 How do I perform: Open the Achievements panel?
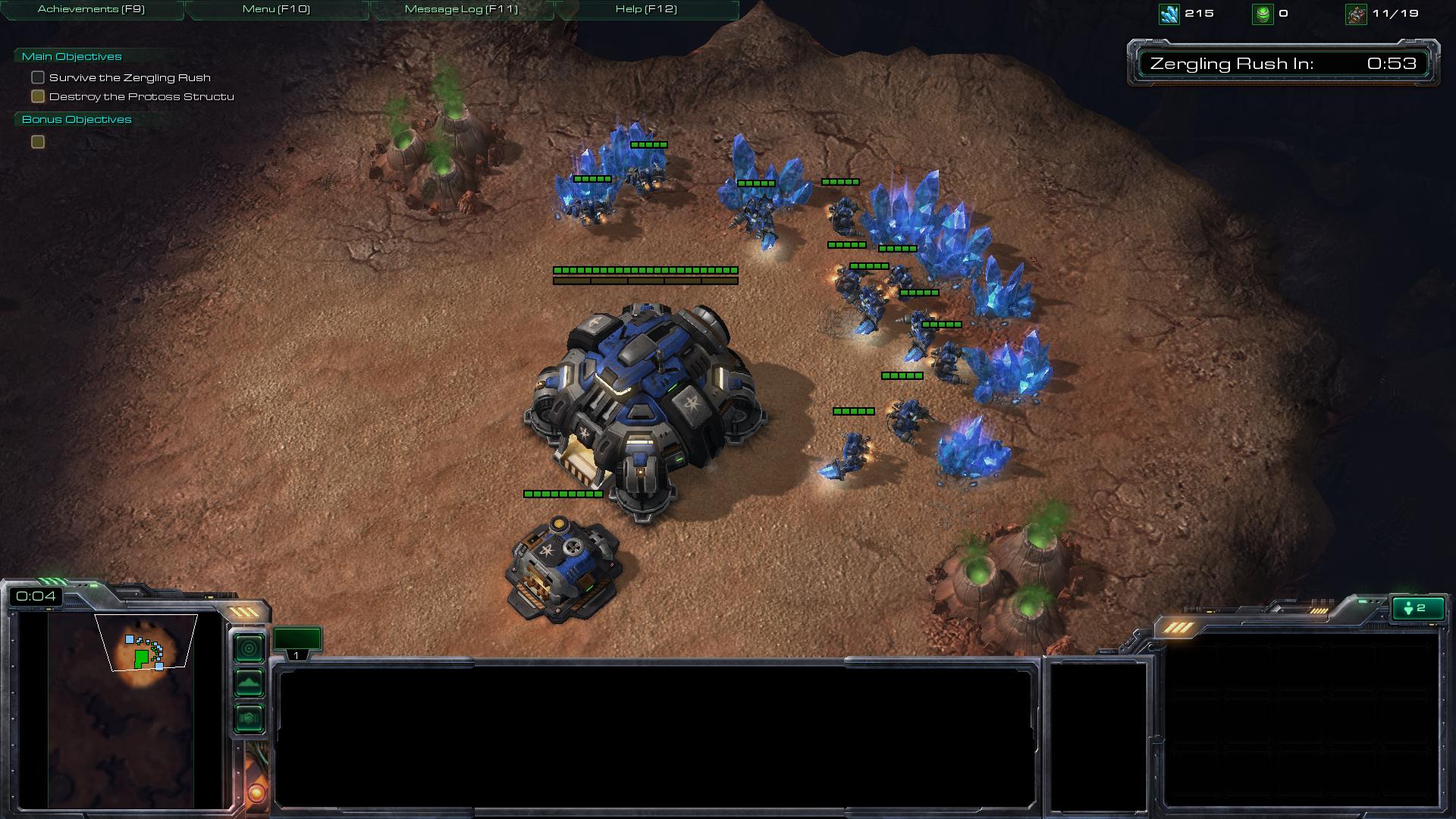[x=91, y=9]
